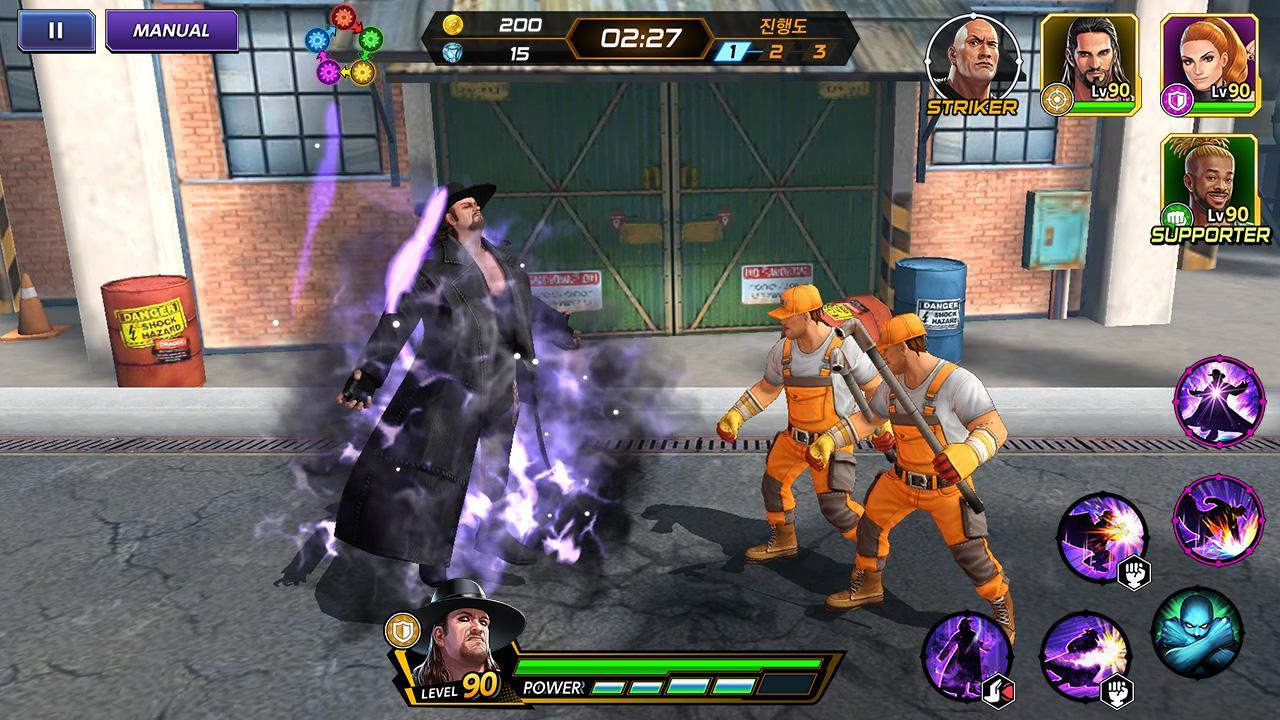Use the purple slam skill on the right
This screenshot has width=1280, height=720.
point(1218,520)
